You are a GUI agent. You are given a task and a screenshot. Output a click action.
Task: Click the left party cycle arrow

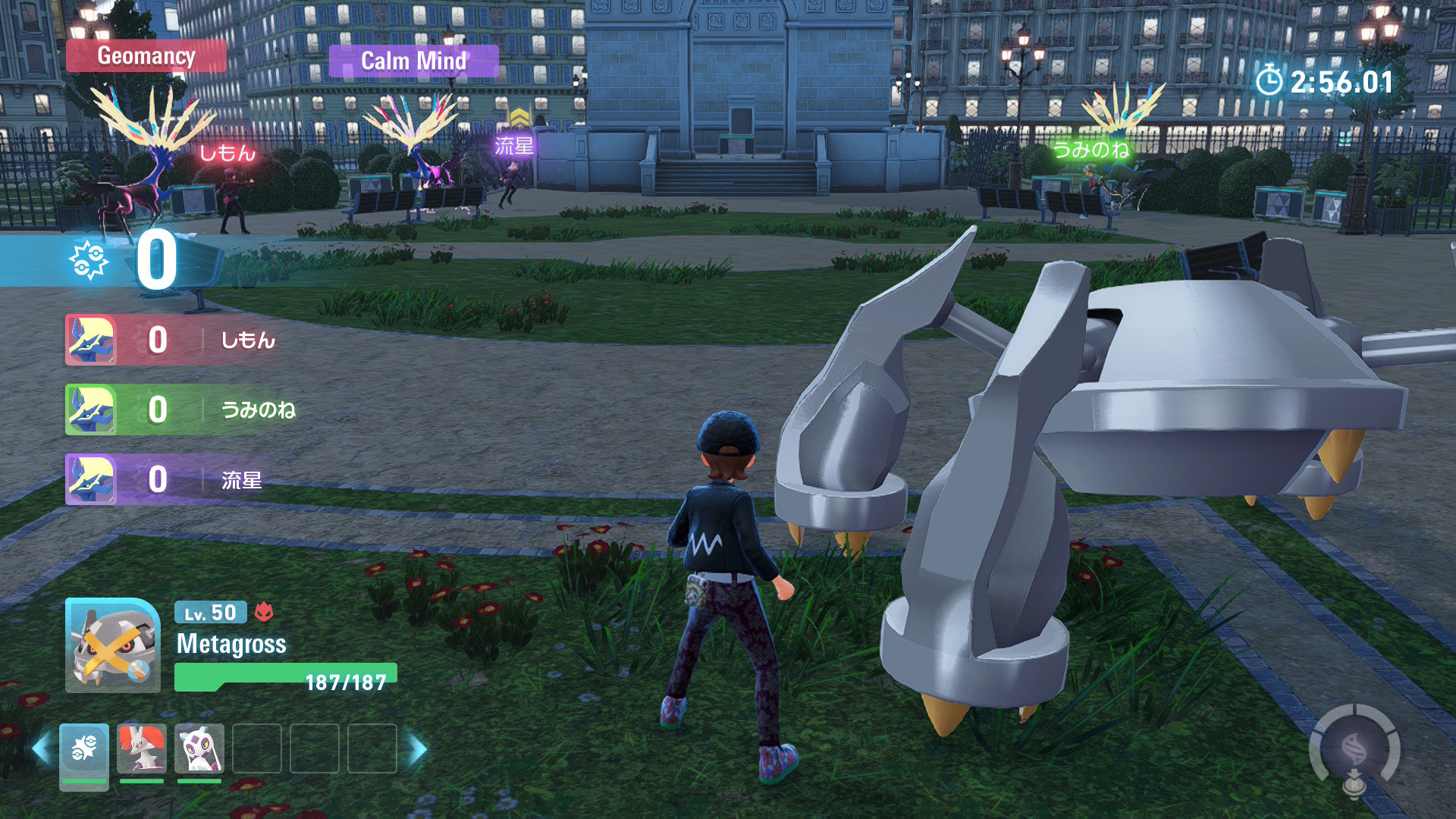pyautogui.click(x=41, y=749)
